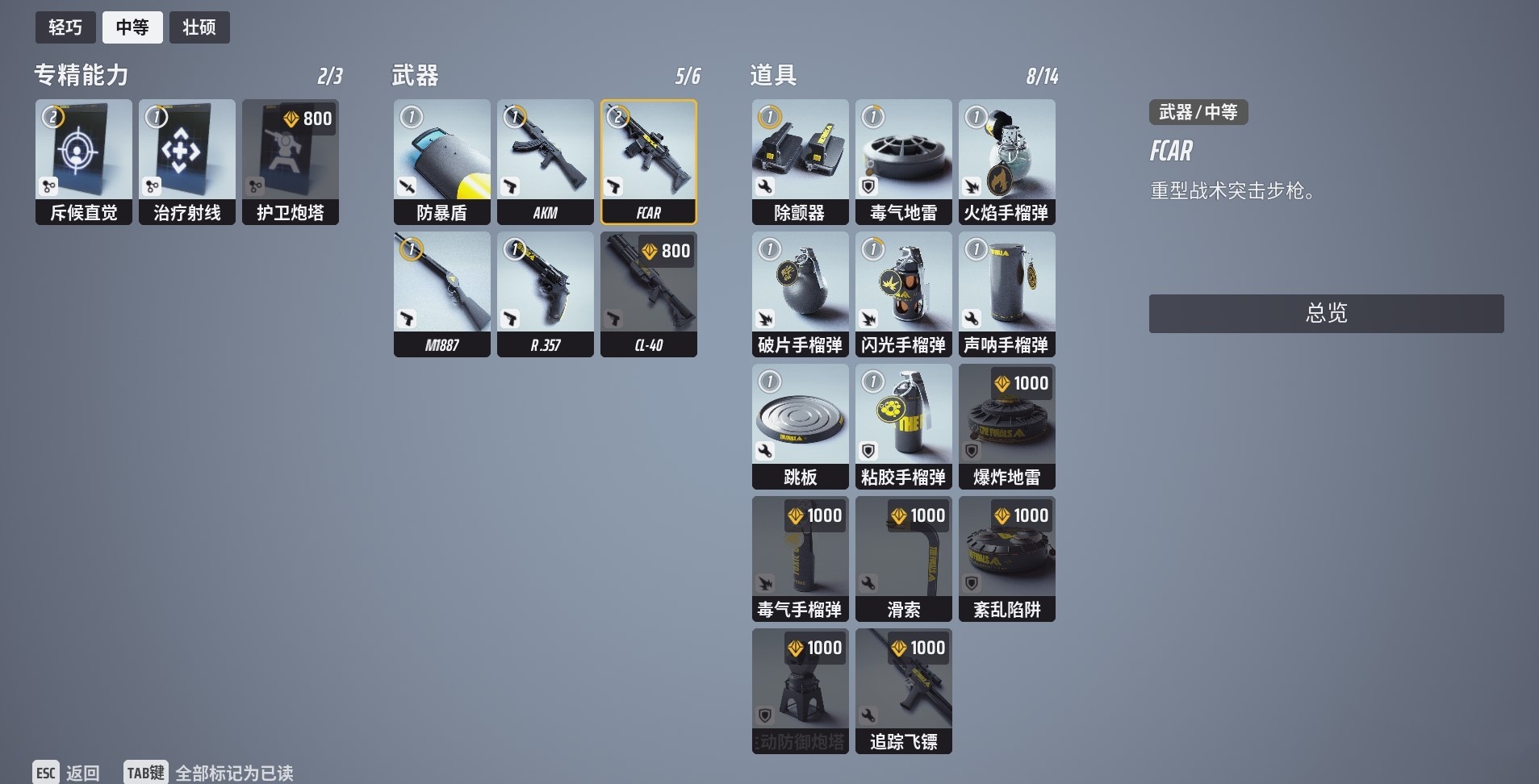Select the M1887 shotgun
This screenshot has width=1539, height=784.
pyautogui.click(x=442, y=293)
